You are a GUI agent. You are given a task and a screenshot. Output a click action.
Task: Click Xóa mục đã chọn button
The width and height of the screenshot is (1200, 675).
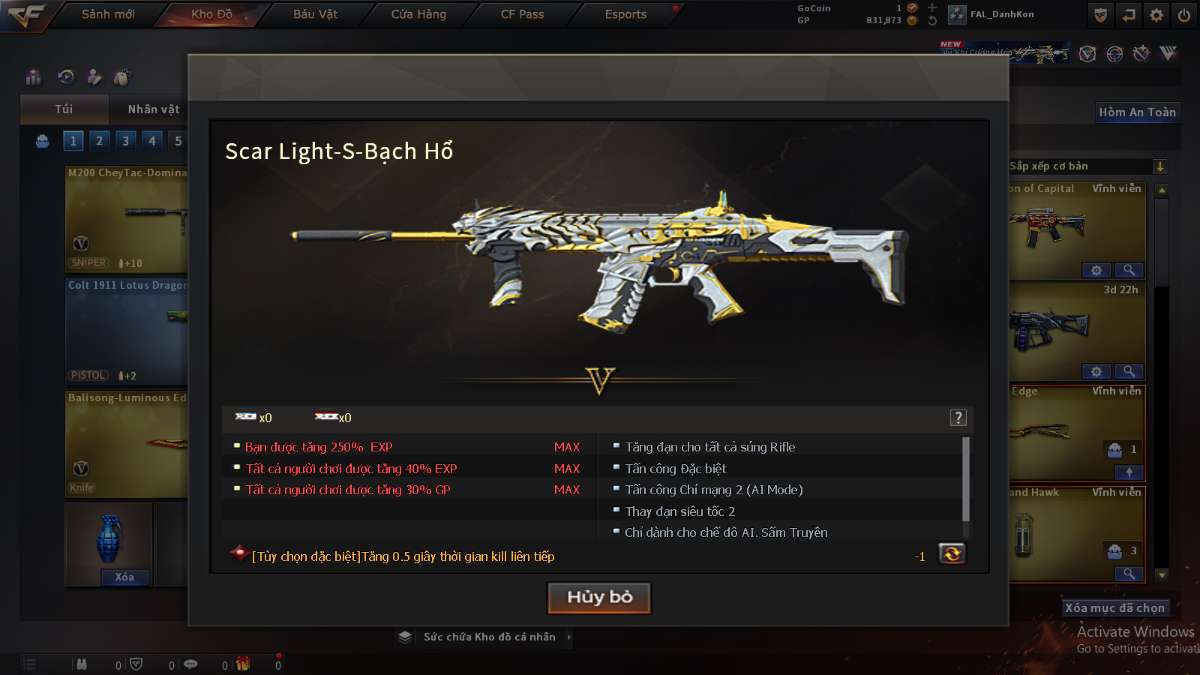coord(1115,607)
